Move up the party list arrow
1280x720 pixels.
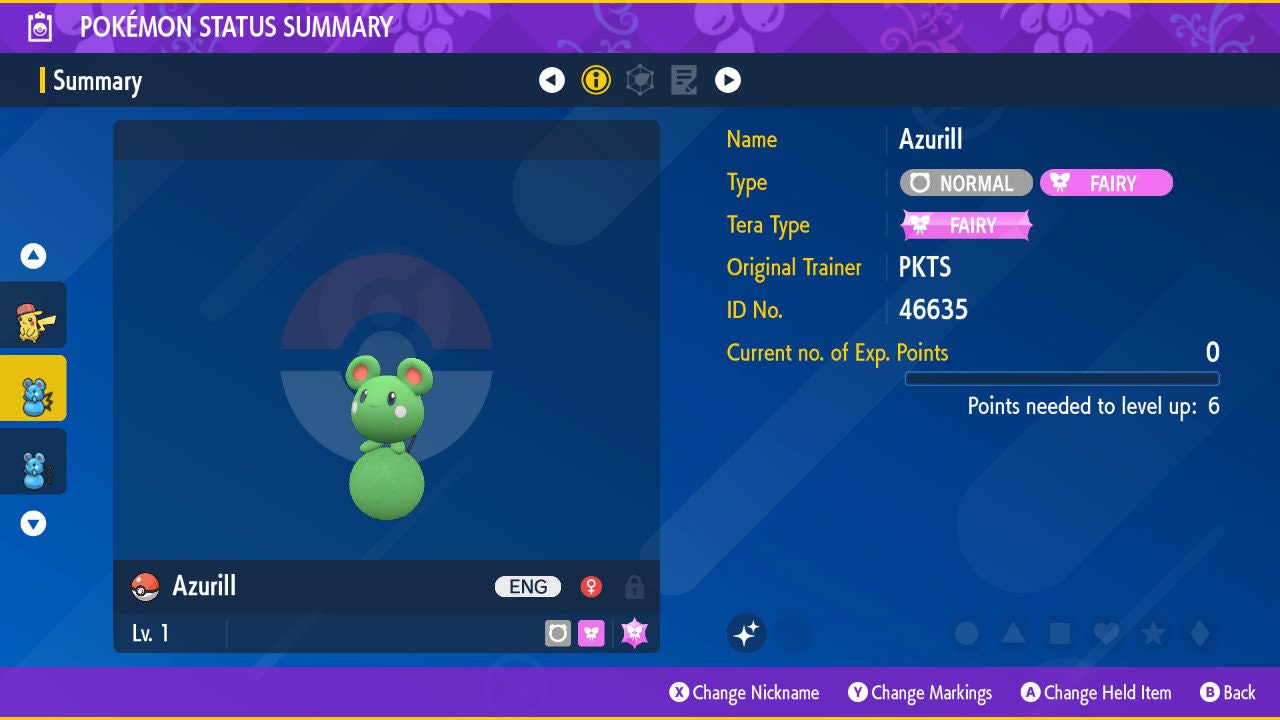[34, 256]
